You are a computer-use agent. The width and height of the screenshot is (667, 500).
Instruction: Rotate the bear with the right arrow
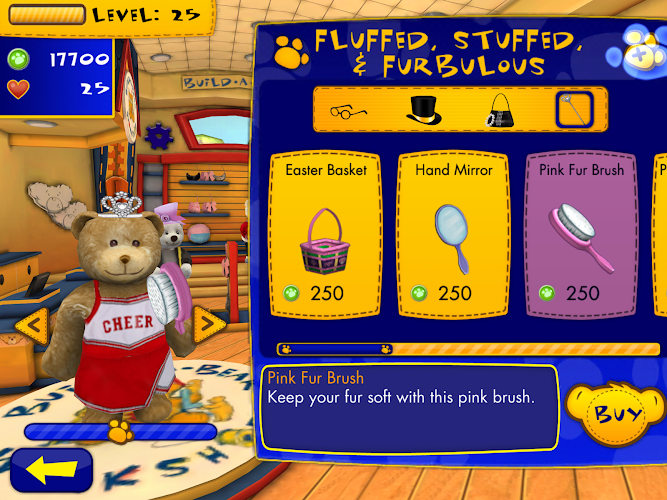tap(208, 322)
